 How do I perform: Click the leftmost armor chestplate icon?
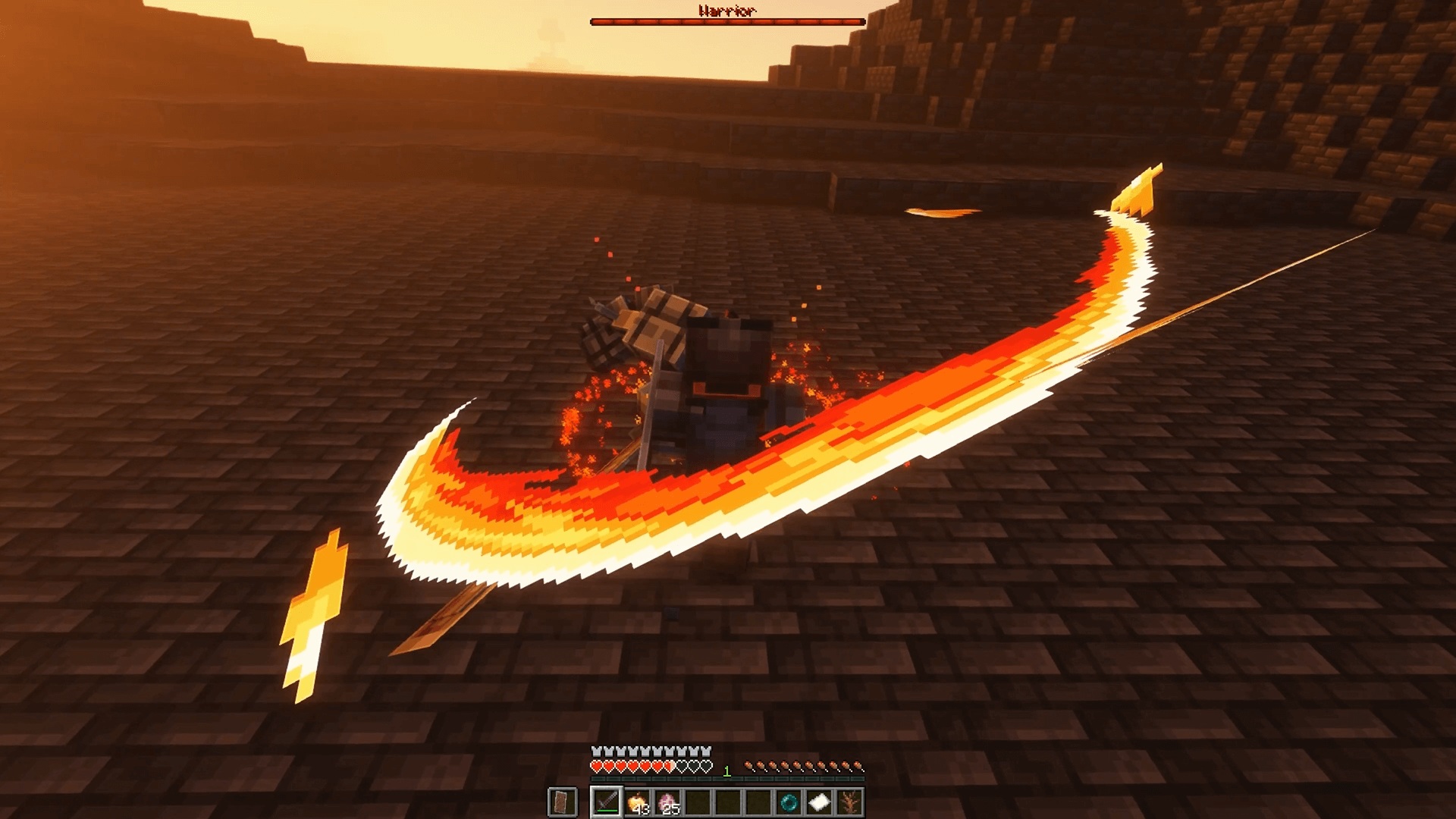596,751
